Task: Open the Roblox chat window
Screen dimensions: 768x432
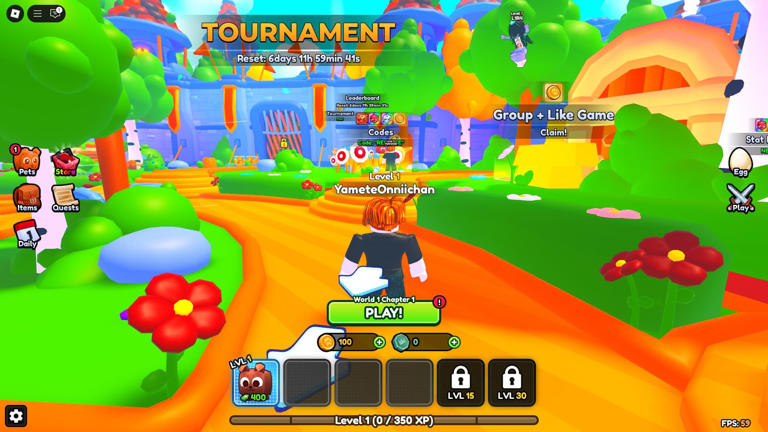Action: (x=55, y=13)
